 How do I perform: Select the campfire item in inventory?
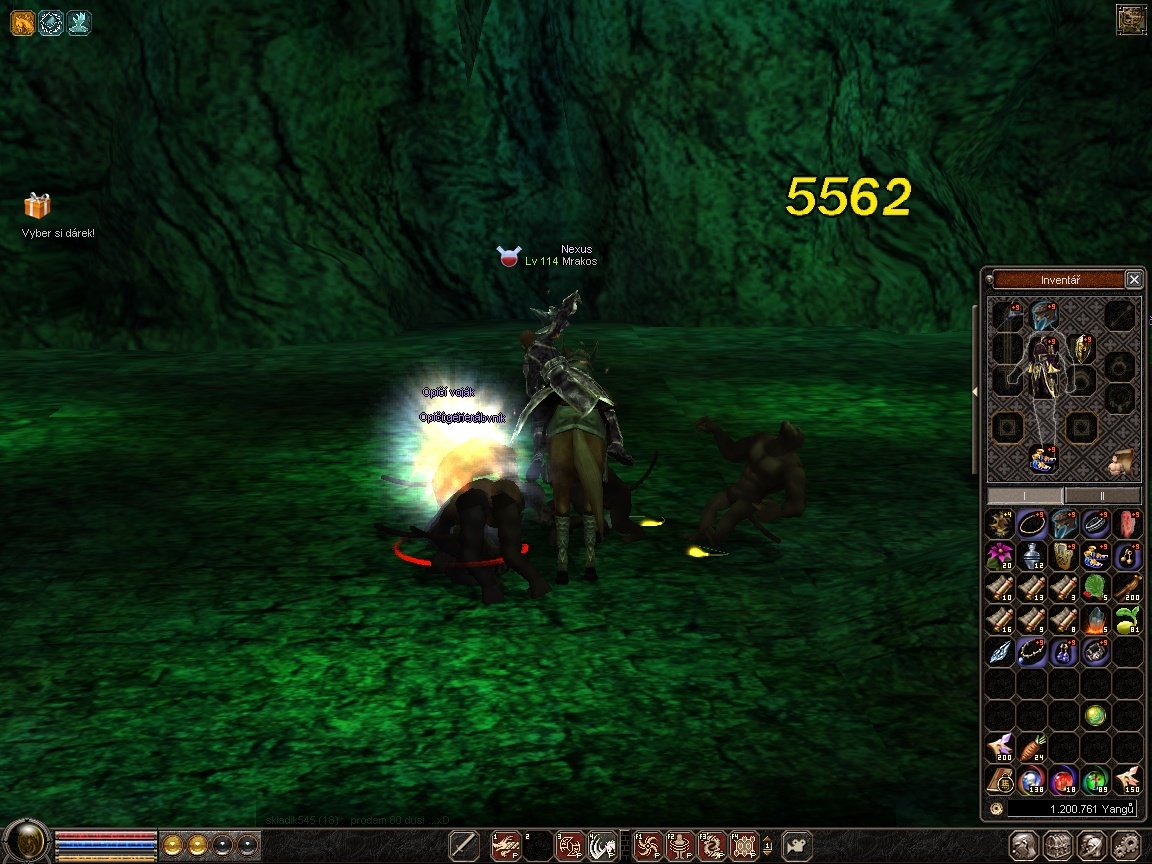[1096, 619]
